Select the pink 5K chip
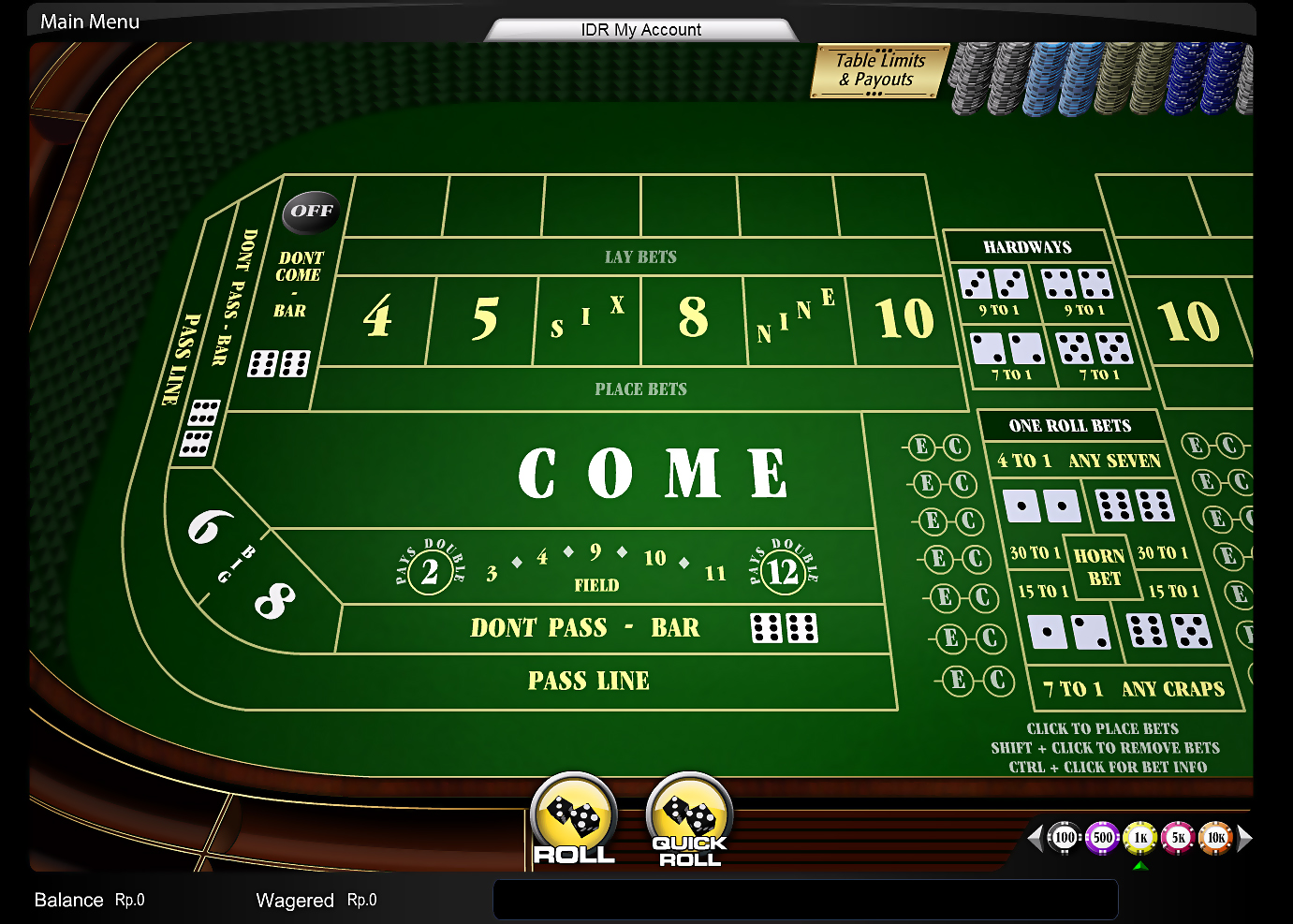The width and height of the screenshot is (1293, 924). coord(1179,838)
